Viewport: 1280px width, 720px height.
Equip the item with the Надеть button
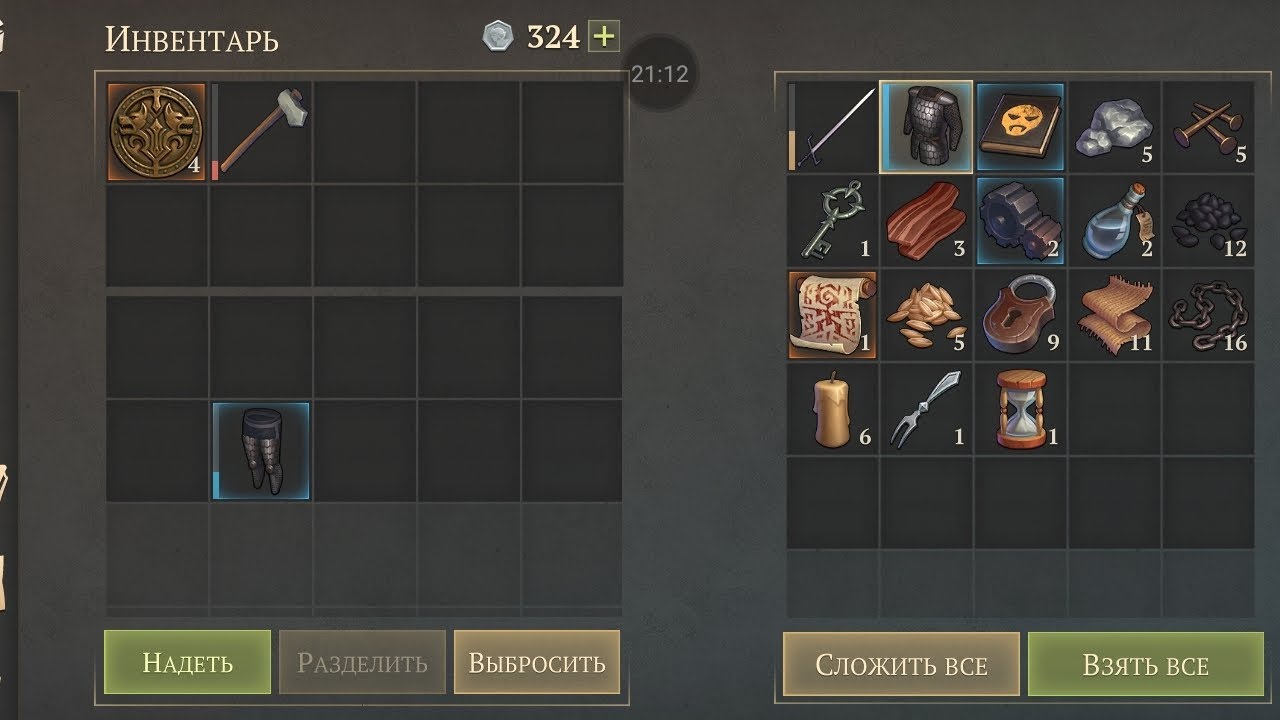187,662
